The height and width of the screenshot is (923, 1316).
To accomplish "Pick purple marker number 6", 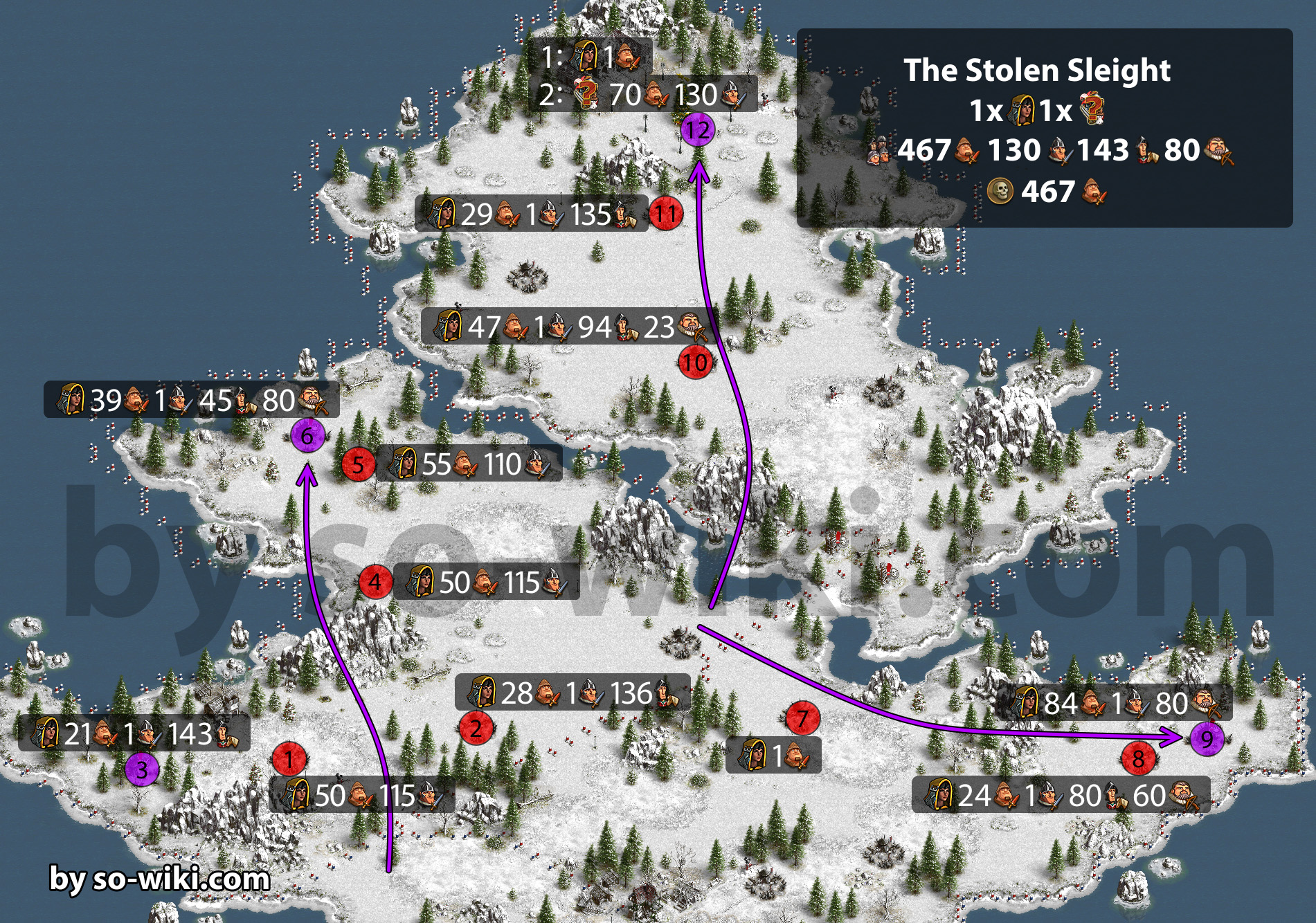I will 307,435.
